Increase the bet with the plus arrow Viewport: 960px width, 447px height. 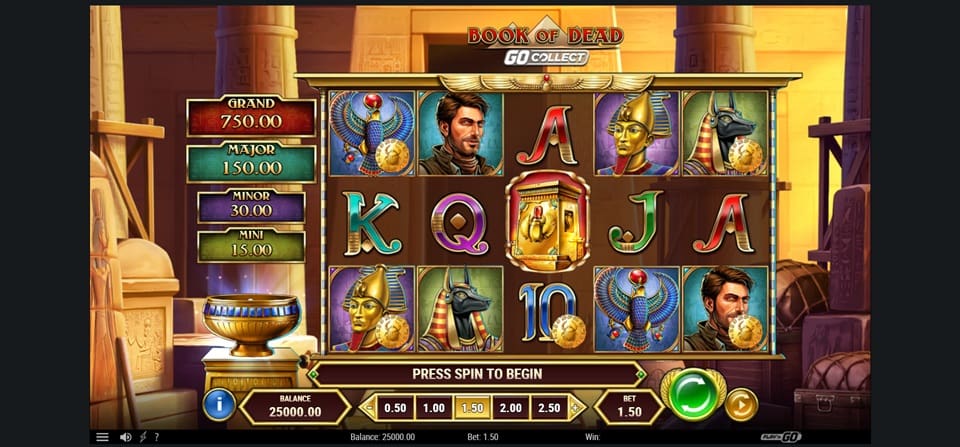coord(575,407)
